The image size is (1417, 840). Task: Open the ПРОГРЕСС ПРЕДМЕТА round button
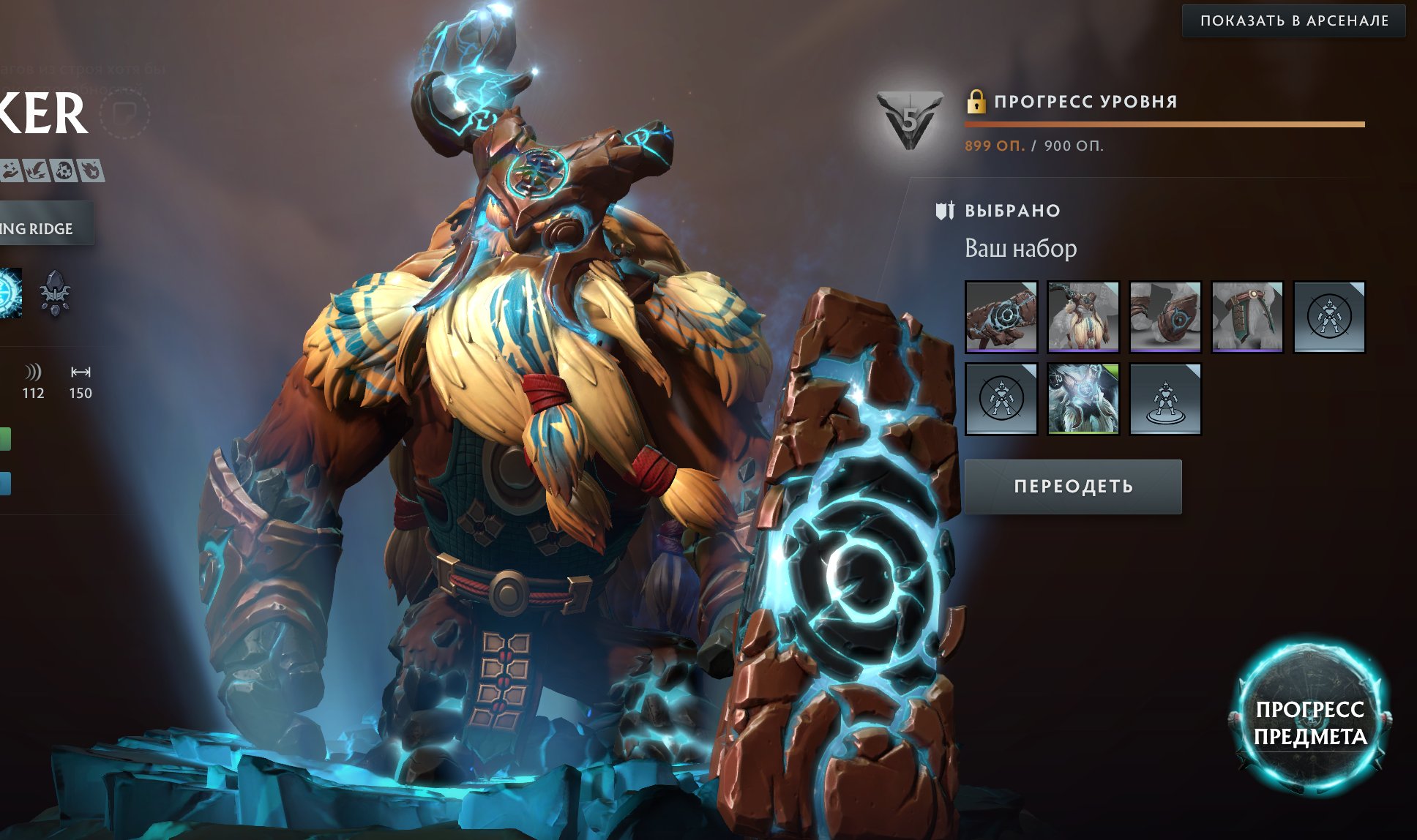point(1309,721)
